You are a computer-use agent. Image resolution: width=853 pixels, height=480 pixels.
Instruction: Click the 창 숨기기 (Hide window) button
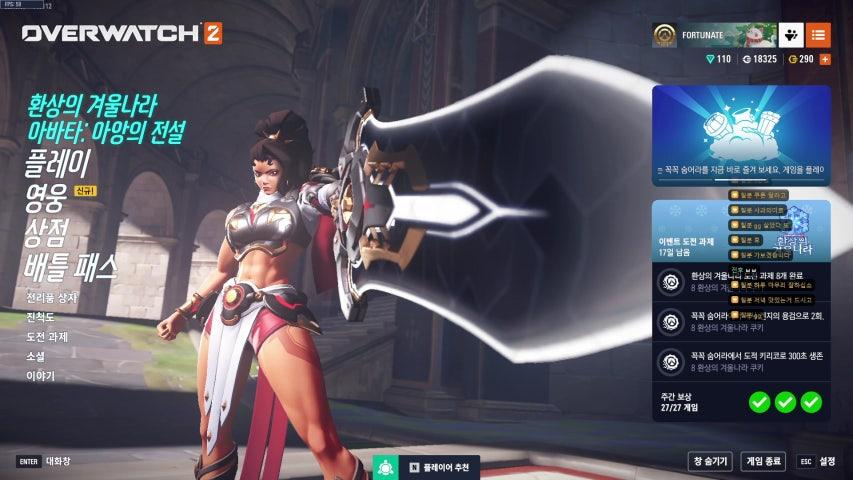[x=709, y=461]
